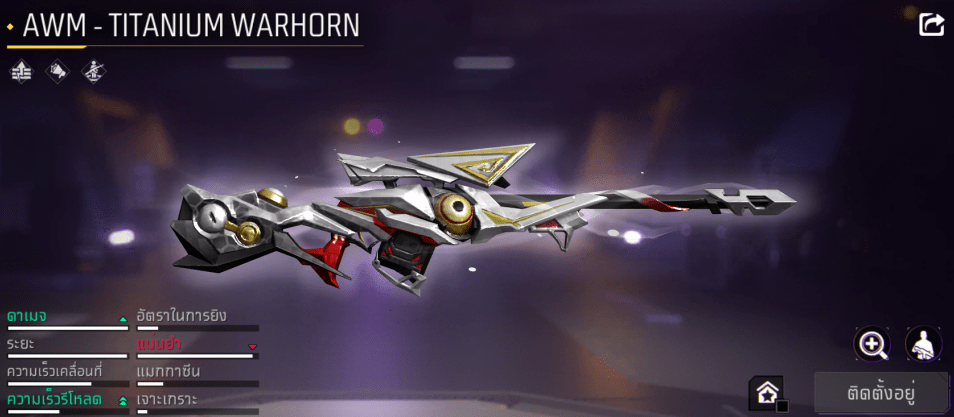954x417 pixels.
Task: Select the soldier with rifle effect icon
Action: [x=93, y=71]
